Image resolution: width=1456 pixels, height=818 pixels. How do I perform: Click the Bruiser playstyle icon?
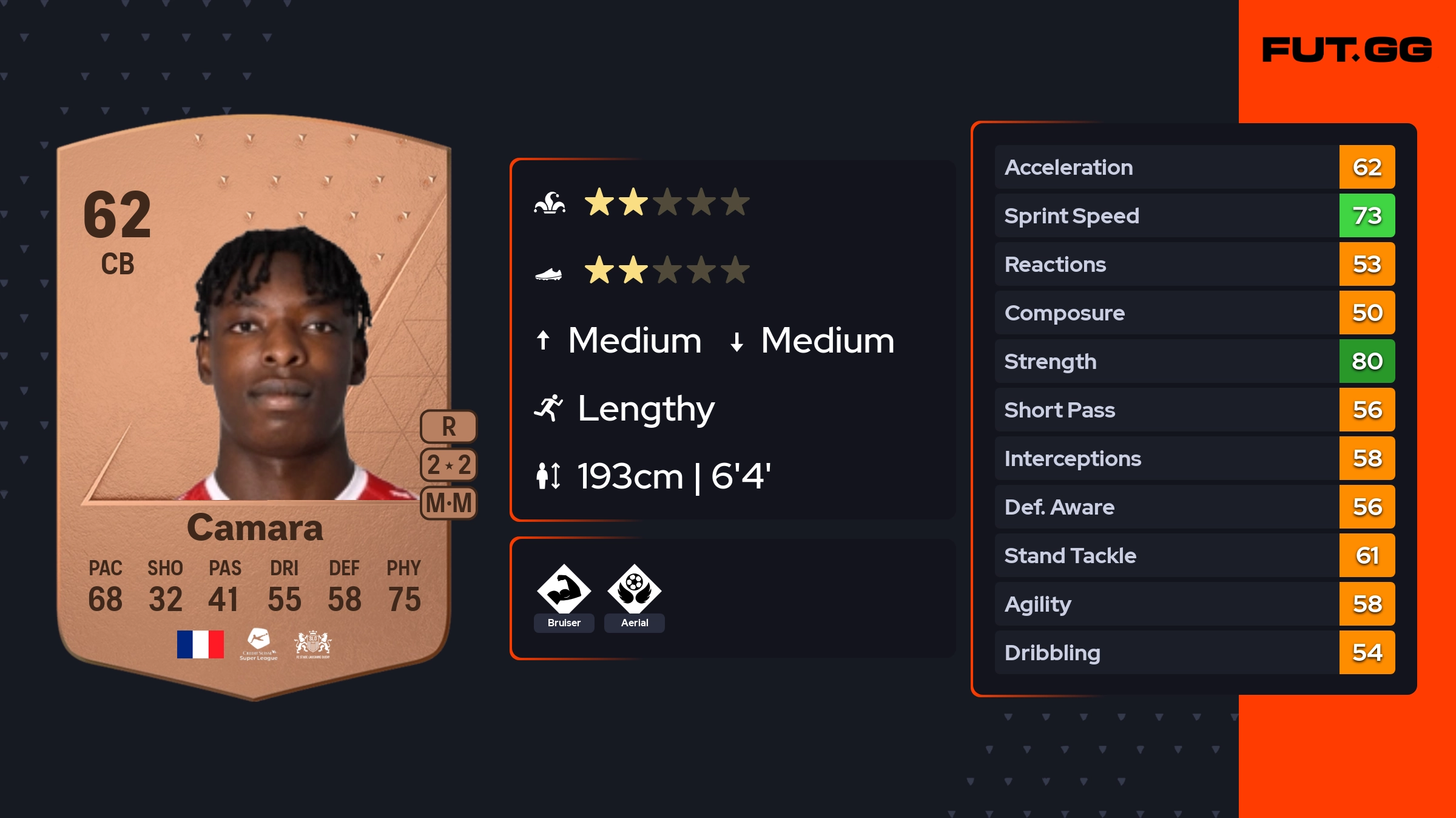pyautogui.click(x=564, y=589)
